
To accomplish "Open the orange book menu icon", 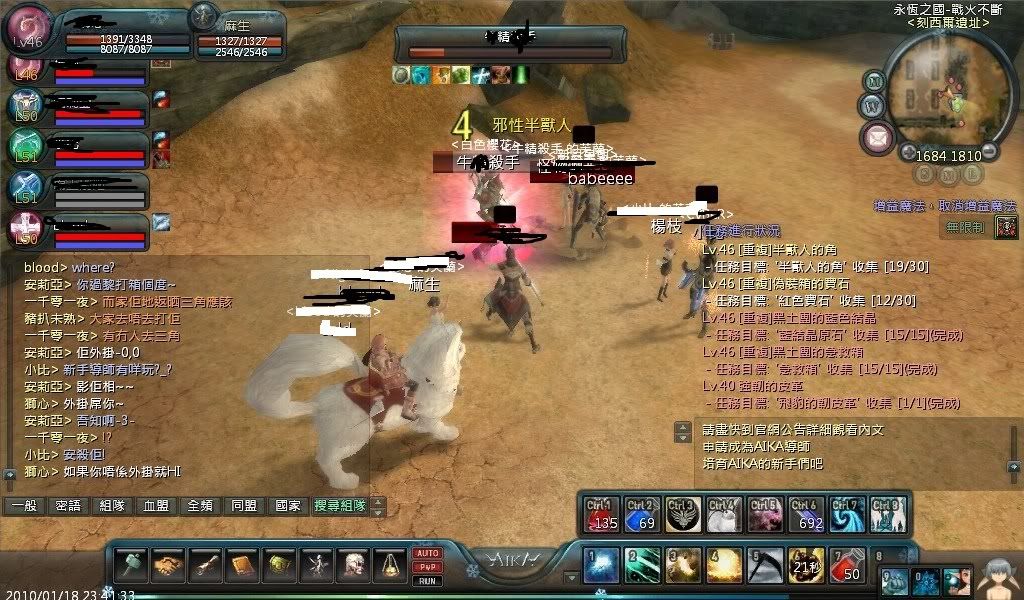I will (x=243, y=566).
